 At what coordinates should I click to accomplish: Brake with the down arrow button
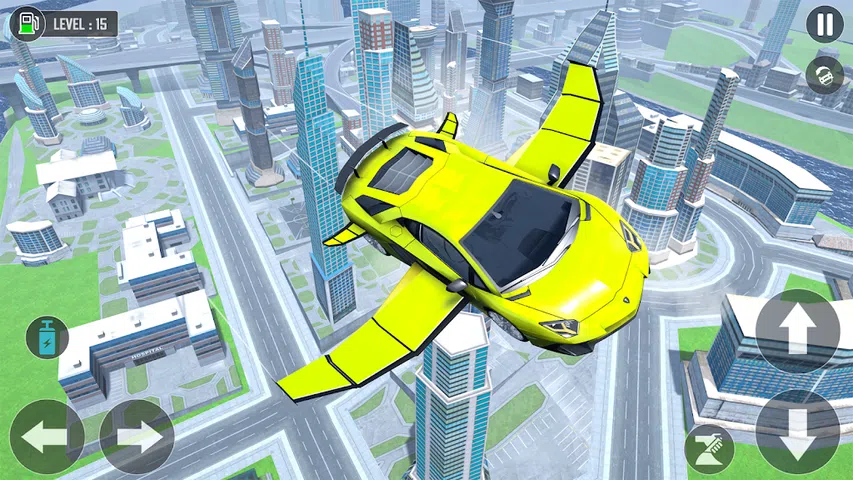coord(797,431)
